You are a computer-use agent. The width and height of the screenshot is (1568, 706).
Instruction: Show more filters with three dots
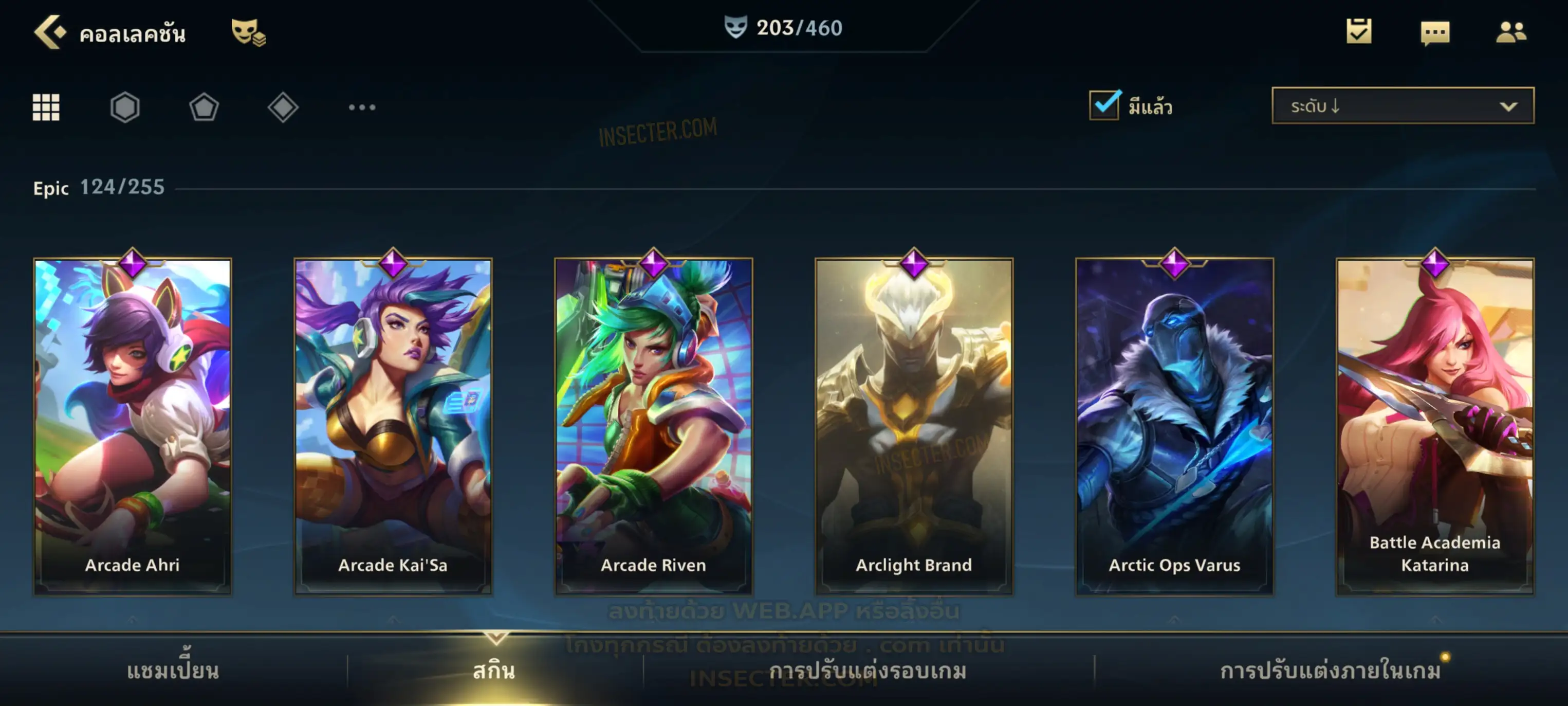coord(362,108)
